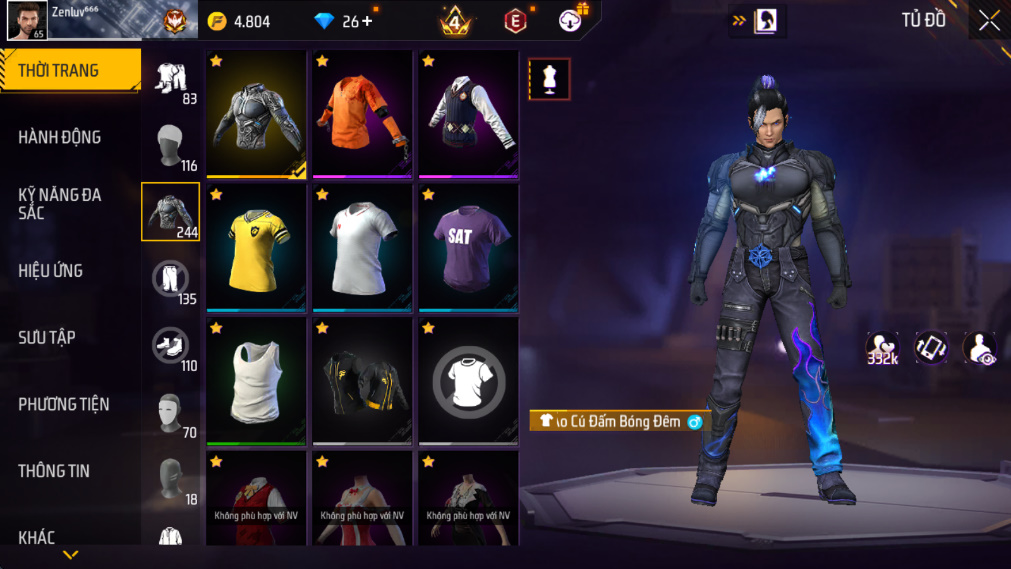Go to the SƯU TẬP tab
Screen dimensions: 1011x569
[46, 337]
